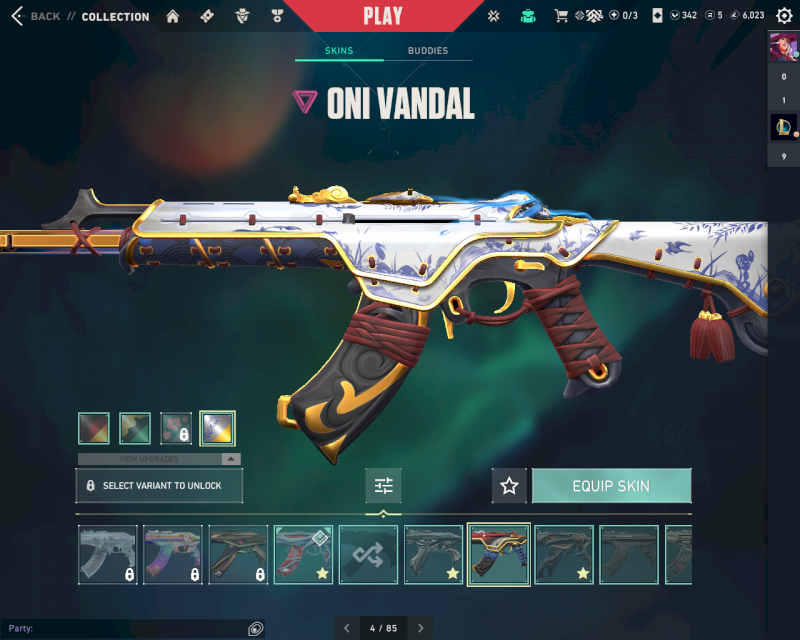Open the home screen icon

[x=173, y=16]
